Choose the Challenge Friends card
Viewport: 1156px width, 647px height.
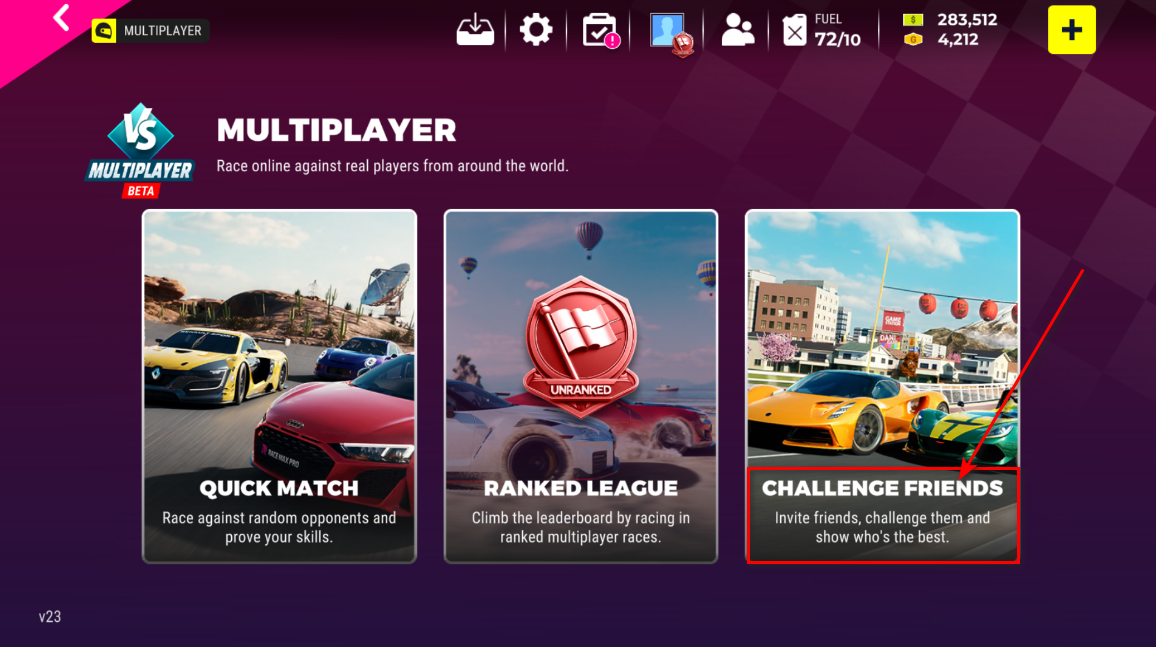tap(882, 386)
